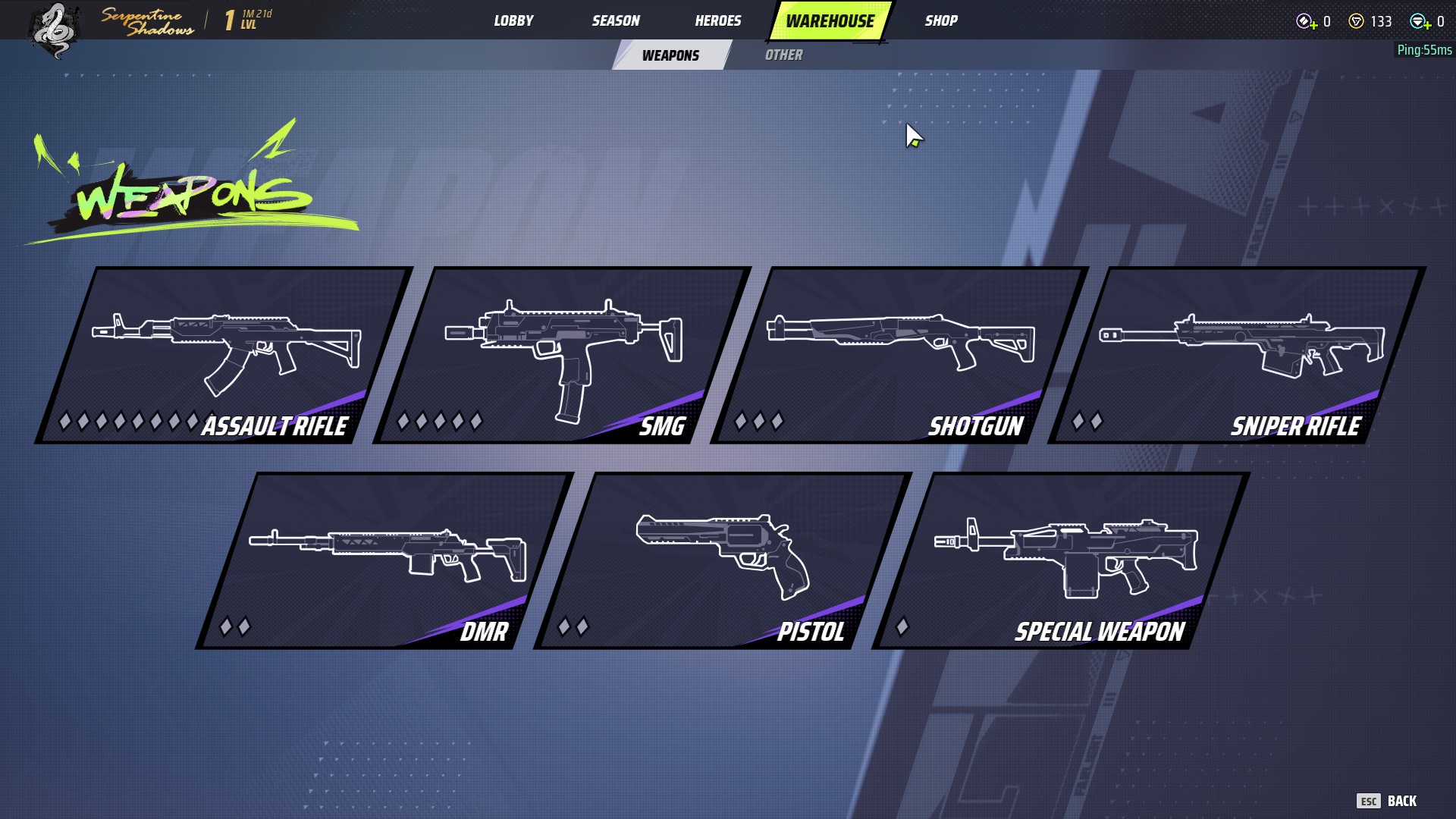Viewport: 1456px width, 819px height.
Task: Open the SMG weapon category
Action: 561,355
